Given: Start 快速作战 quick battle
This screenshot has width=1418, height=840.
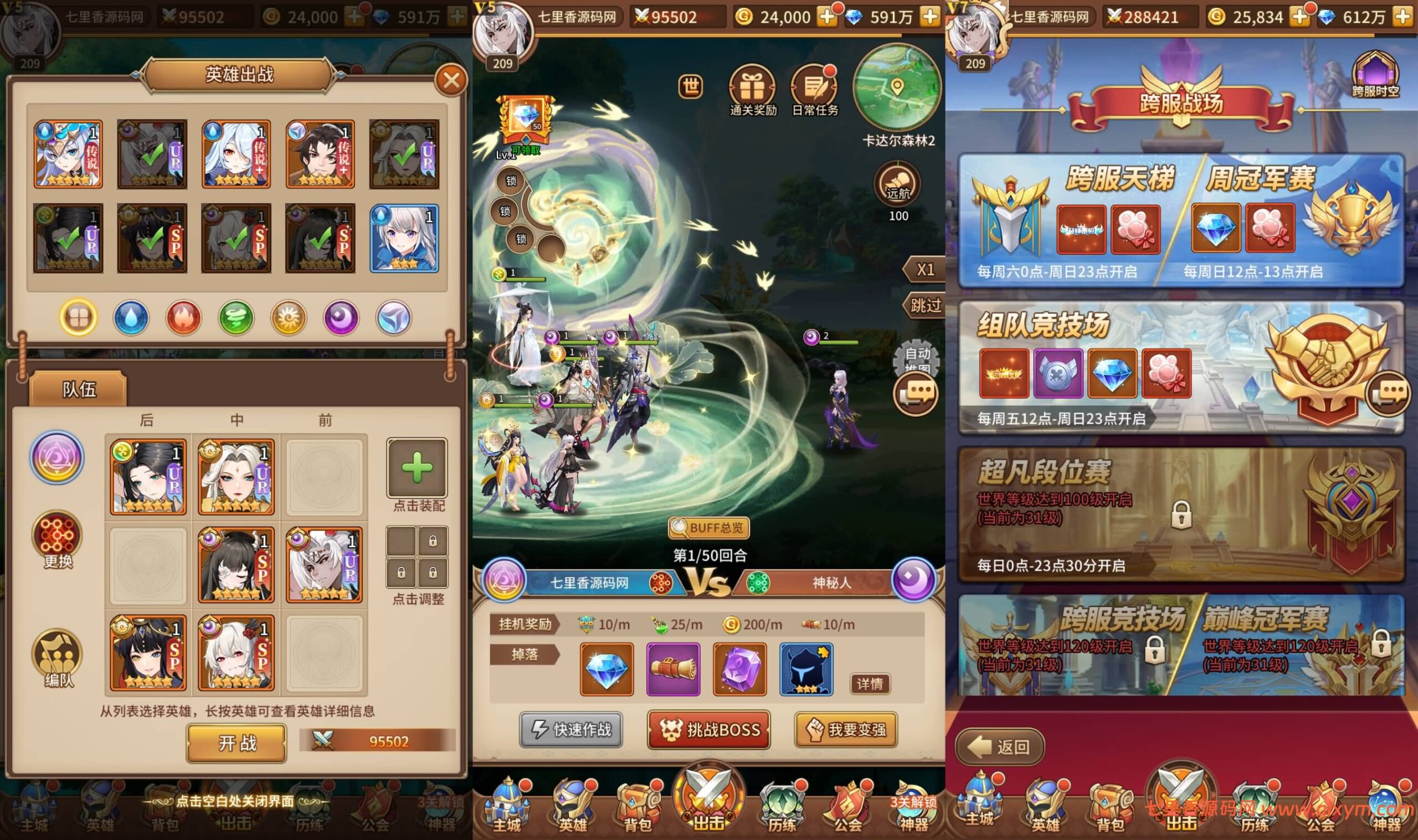Looking at the screenshot, I should pos(571,730).
